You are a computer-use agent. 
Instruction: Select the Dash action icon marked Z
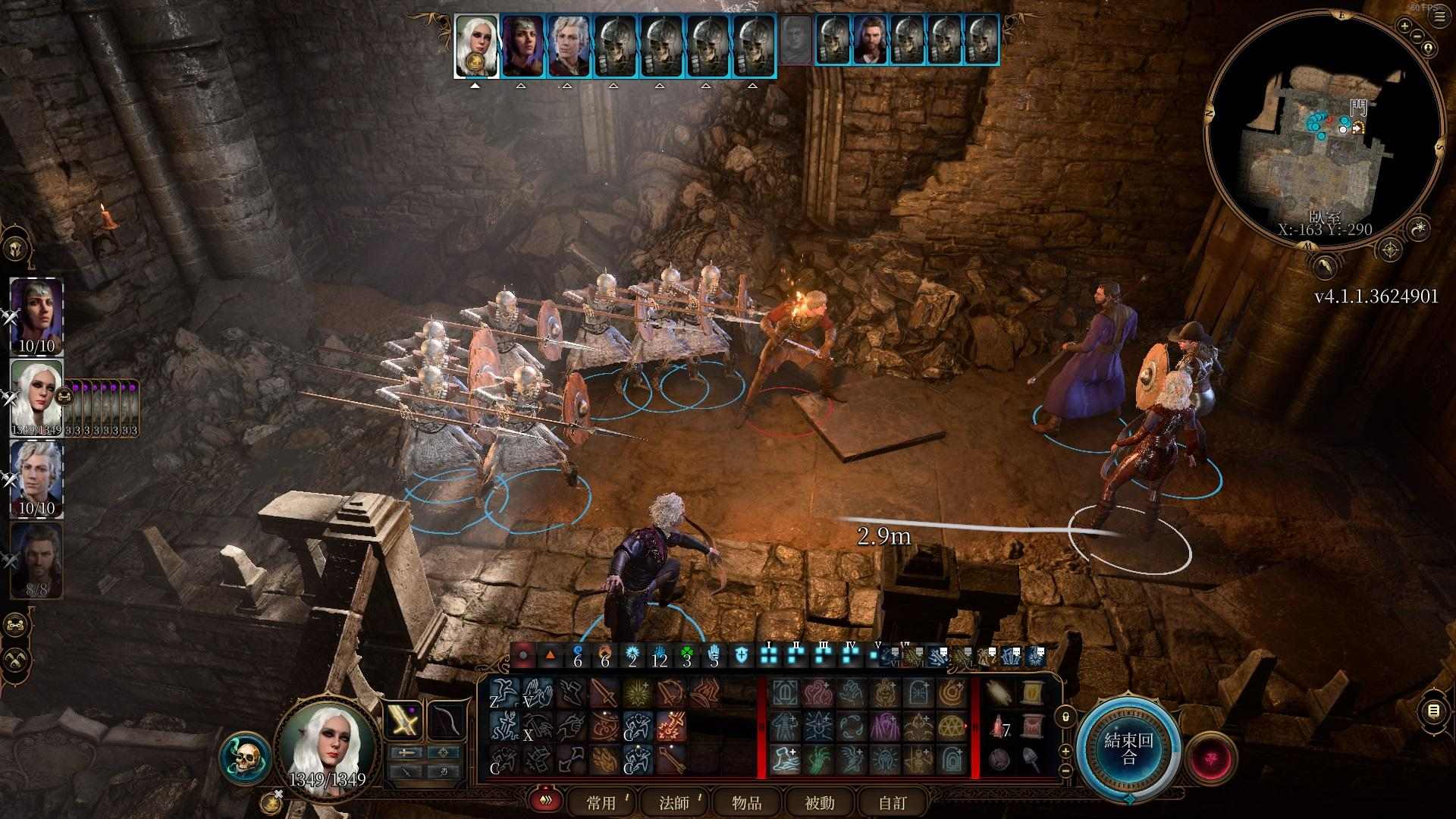[x=504, y=692]
